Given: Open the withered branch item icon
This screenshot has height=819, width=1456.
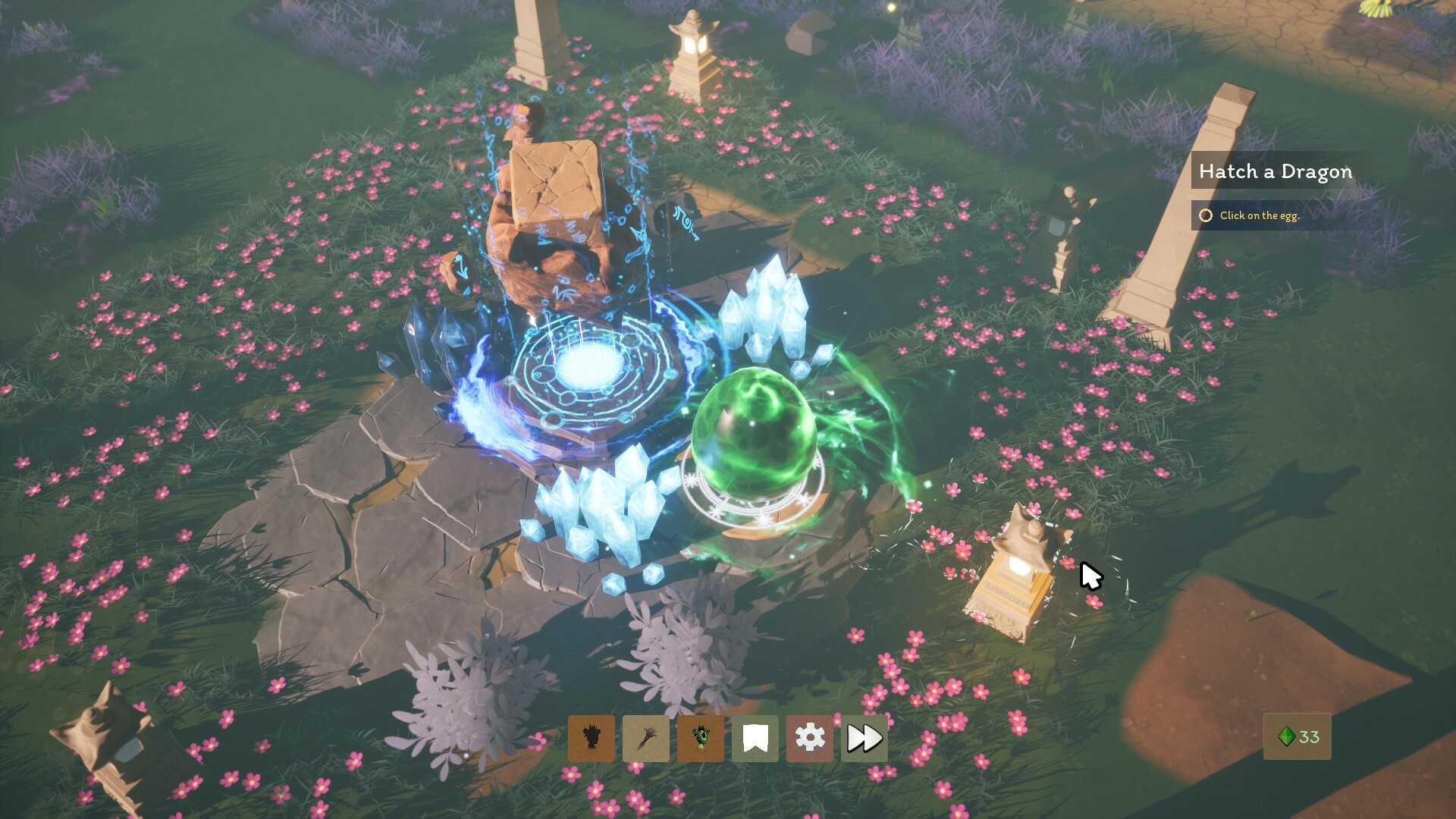Looking at the screenshot, I should point(645,736).
